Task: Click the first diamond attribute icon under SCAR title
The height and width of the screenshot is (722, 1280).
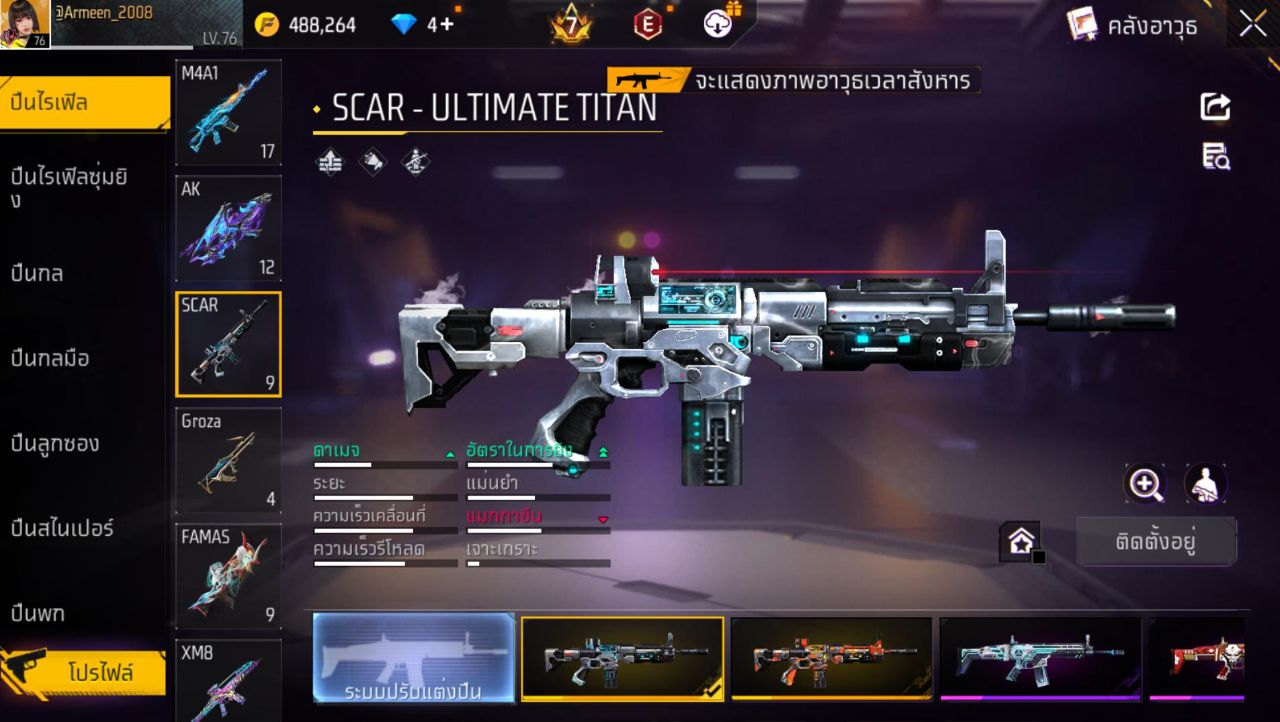Action: pos(332,160)
